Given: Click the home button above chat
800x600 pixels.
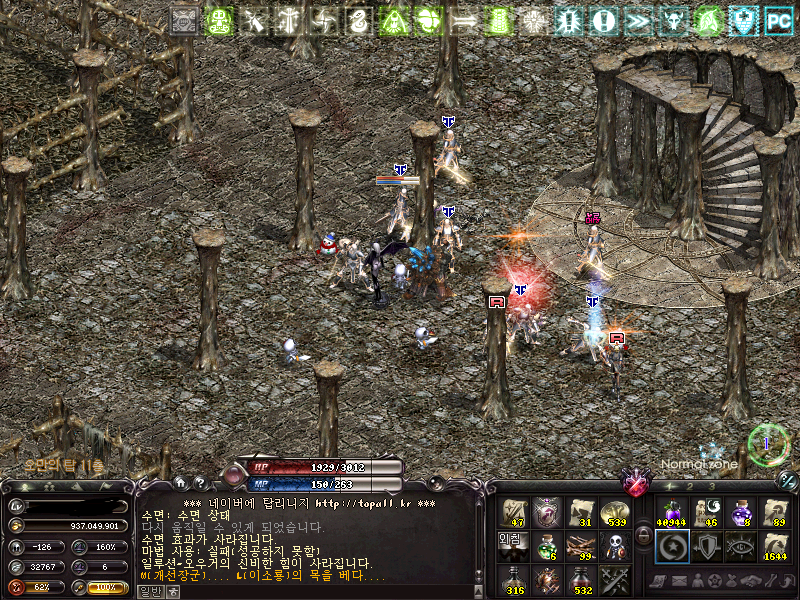Looking at the screenshot, I should click(x=179, y=483).
